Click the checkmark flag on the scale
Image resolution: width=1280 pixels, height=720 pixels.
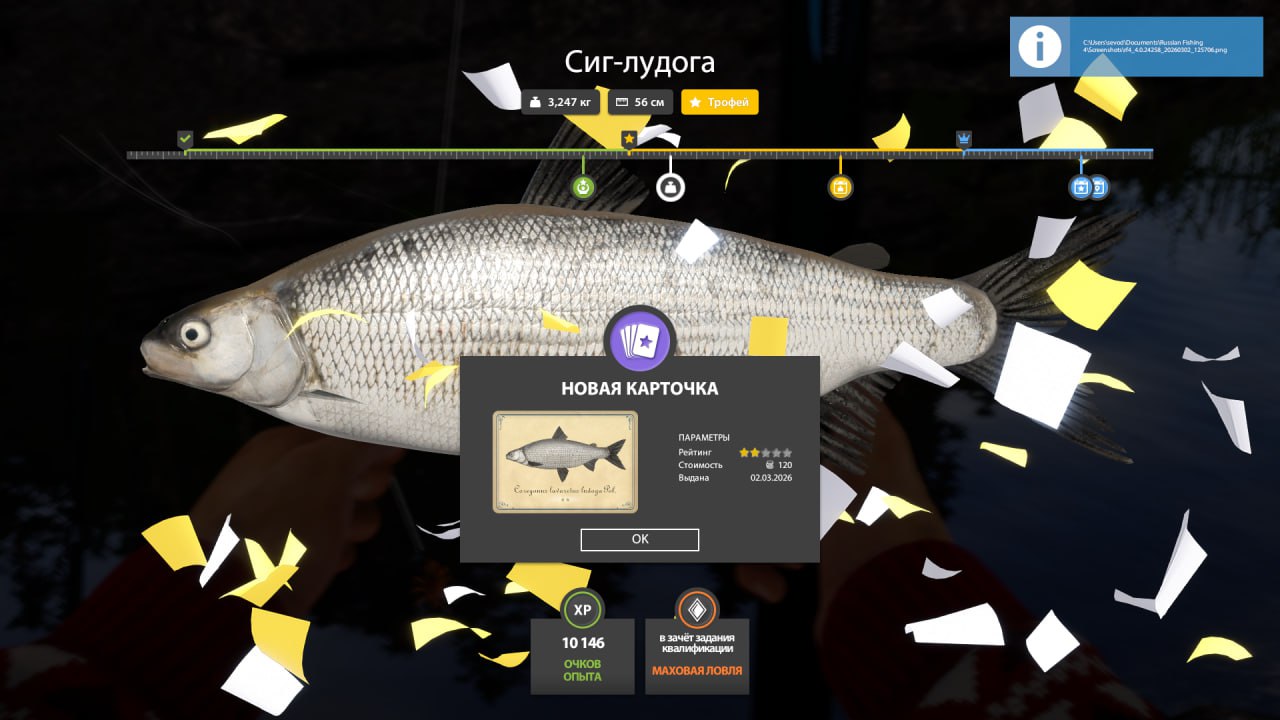(185, 139)
